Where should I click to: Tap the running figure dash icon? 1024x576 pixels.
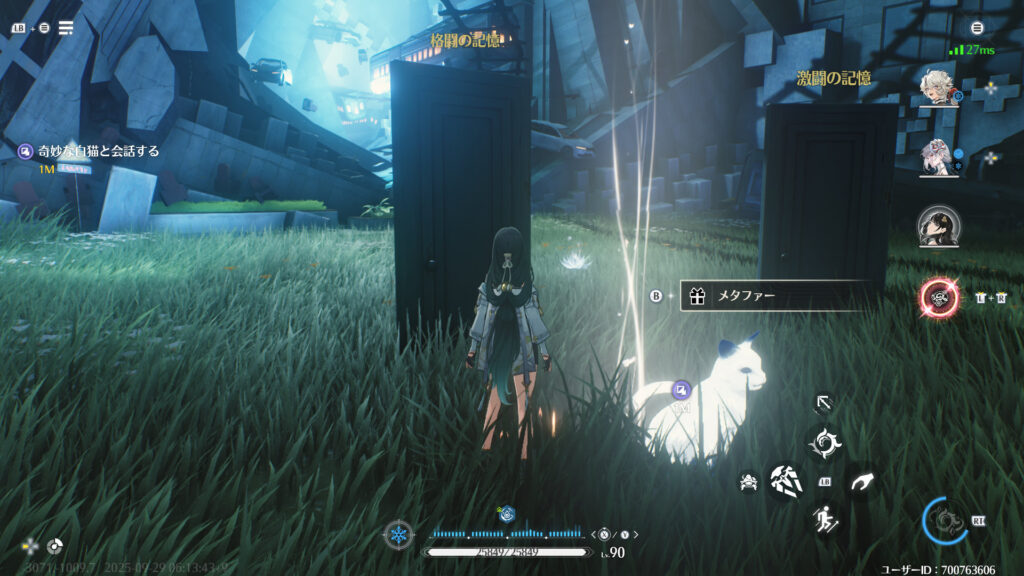pos(825,518)
